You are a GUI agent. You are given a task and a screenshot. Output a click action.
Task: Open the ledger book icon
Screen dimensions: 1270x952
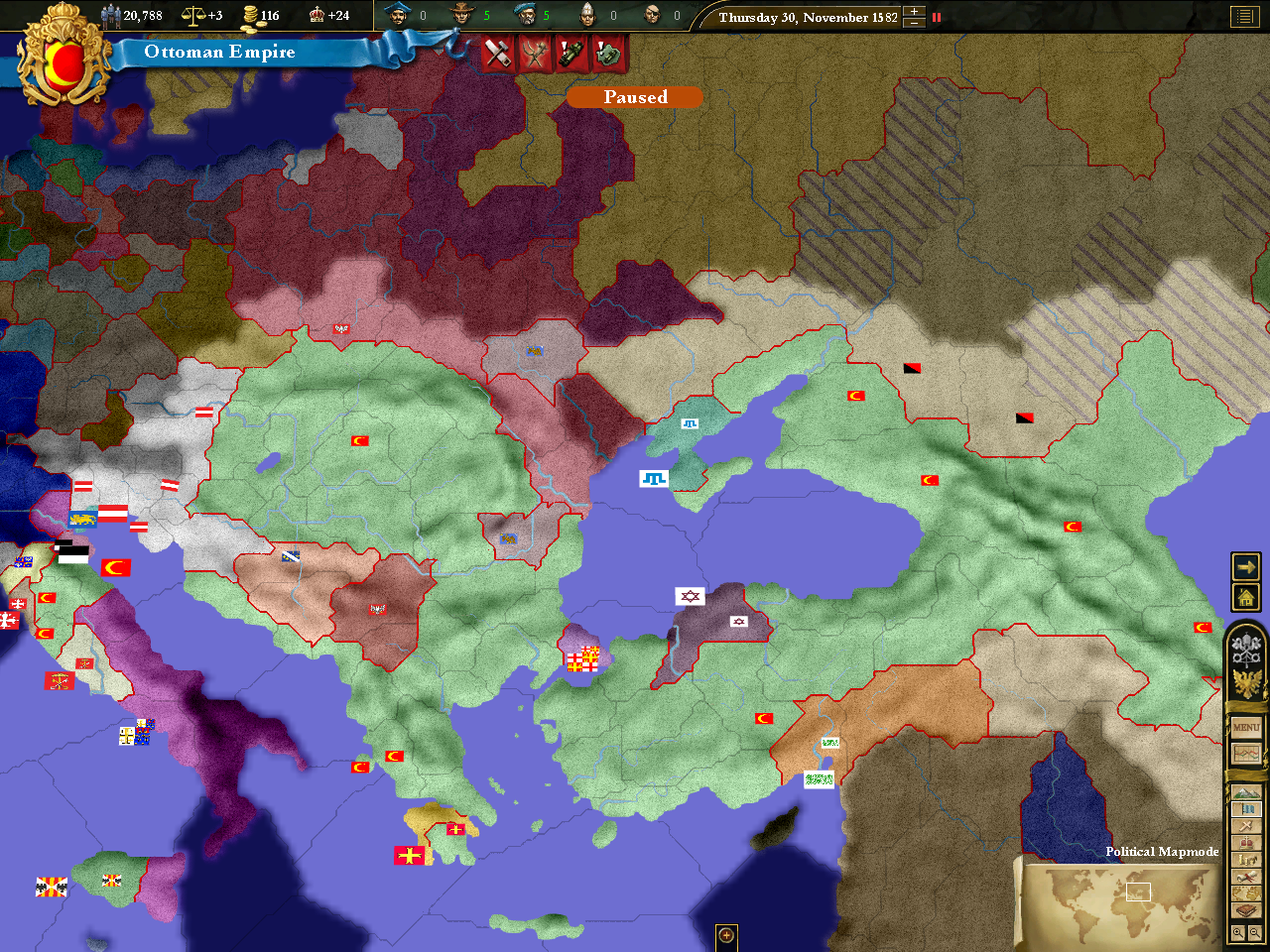pos(1246,910)
